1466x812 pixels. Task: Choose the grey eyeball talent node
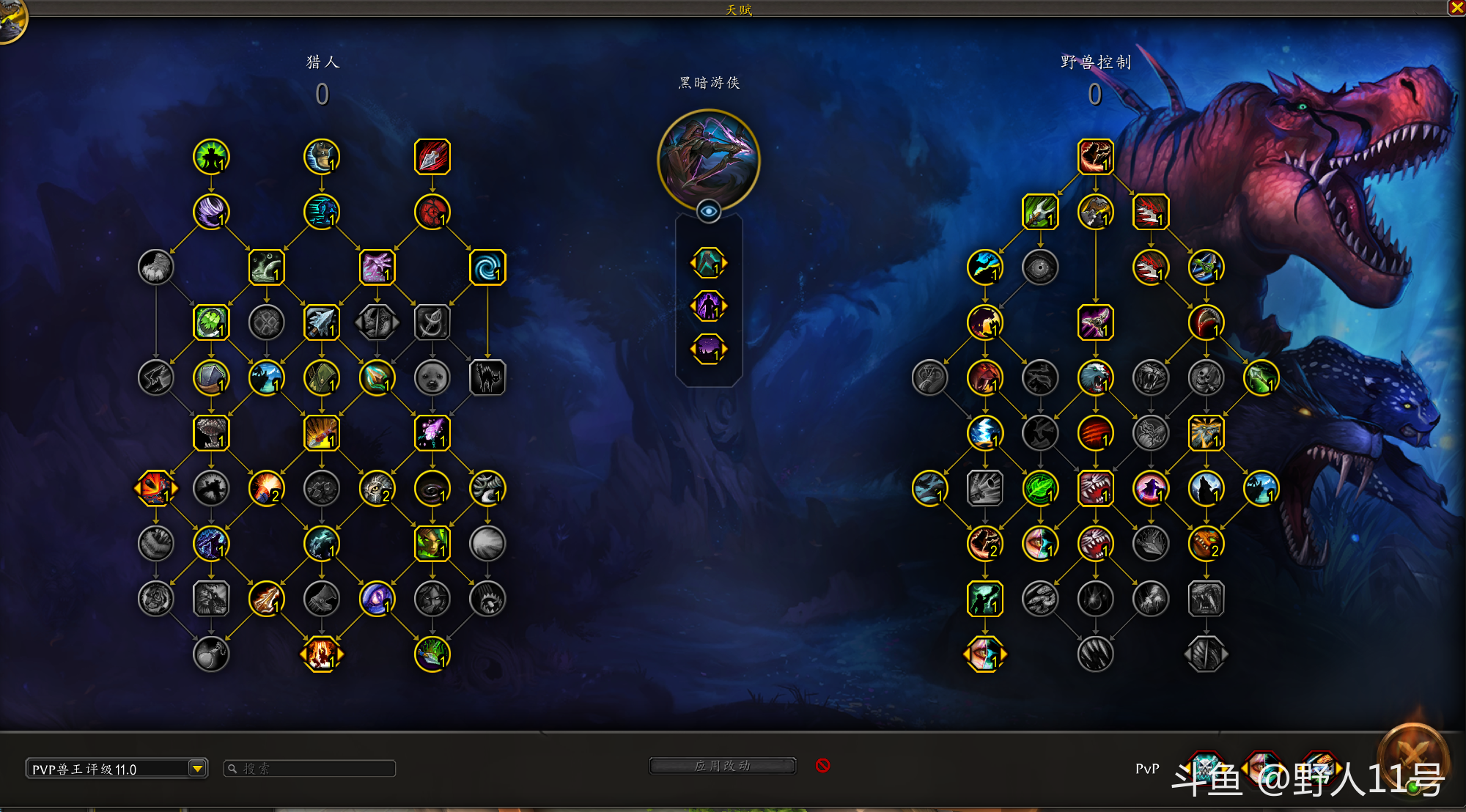(1040, 267)
